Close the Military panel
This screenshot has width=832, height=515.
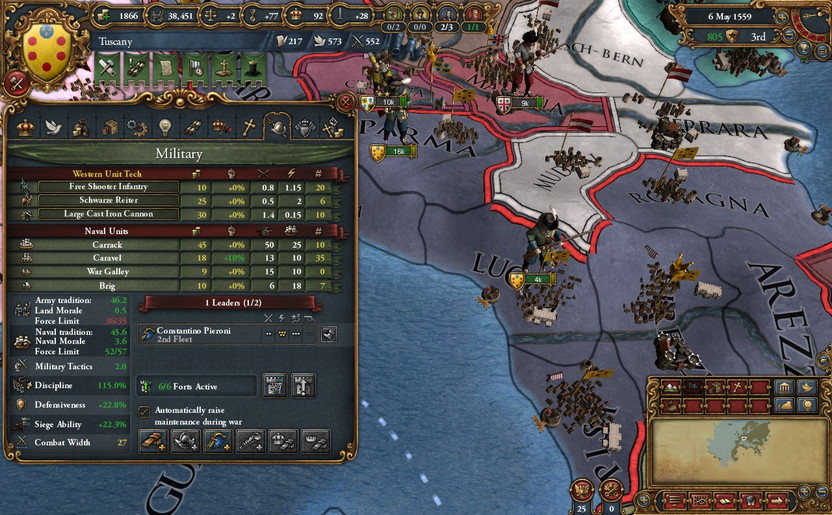pyautogui.click(x=346, y=102)
